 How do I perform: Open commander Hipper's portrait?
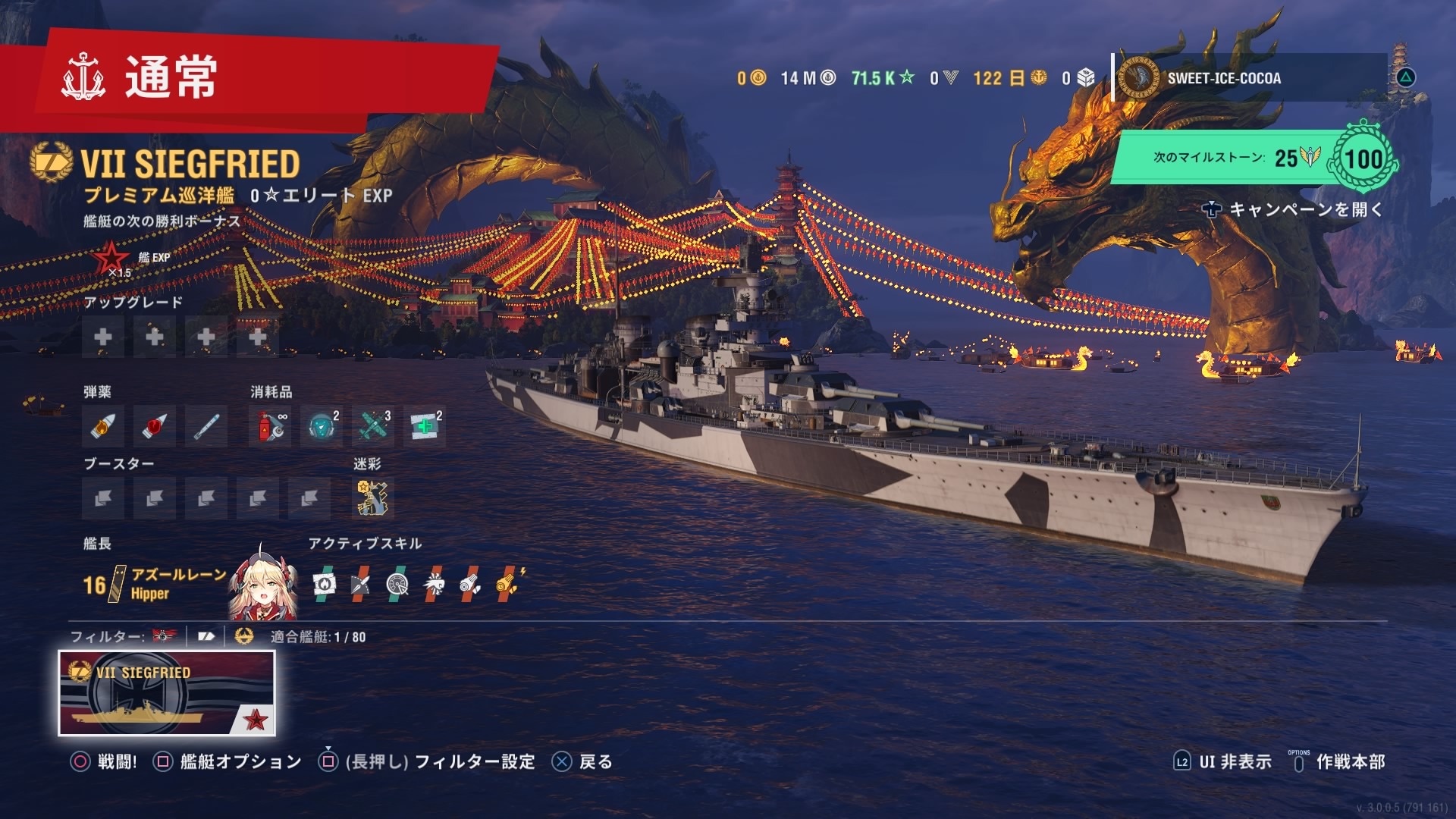pyautogui.click(x=262, y=584)
